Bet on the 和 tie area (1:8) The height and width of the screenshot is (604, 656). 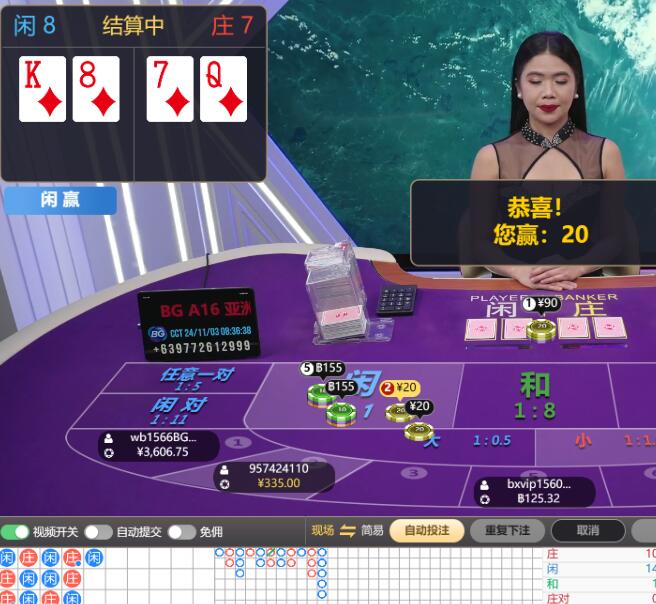click(535, 396)
